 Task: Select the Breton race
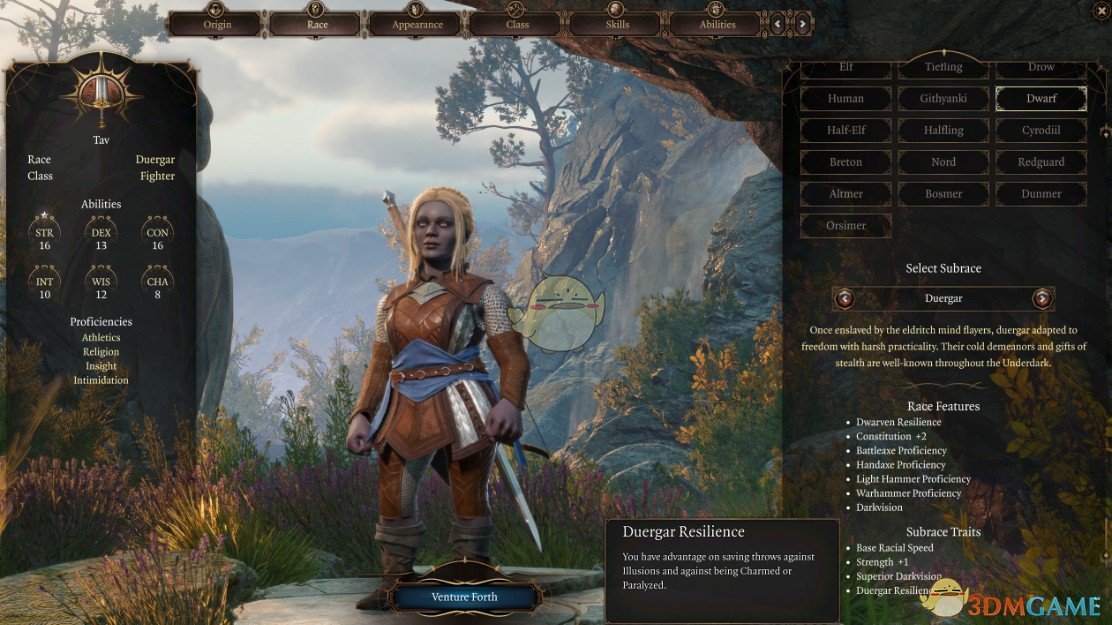click(x=845, y=162)
